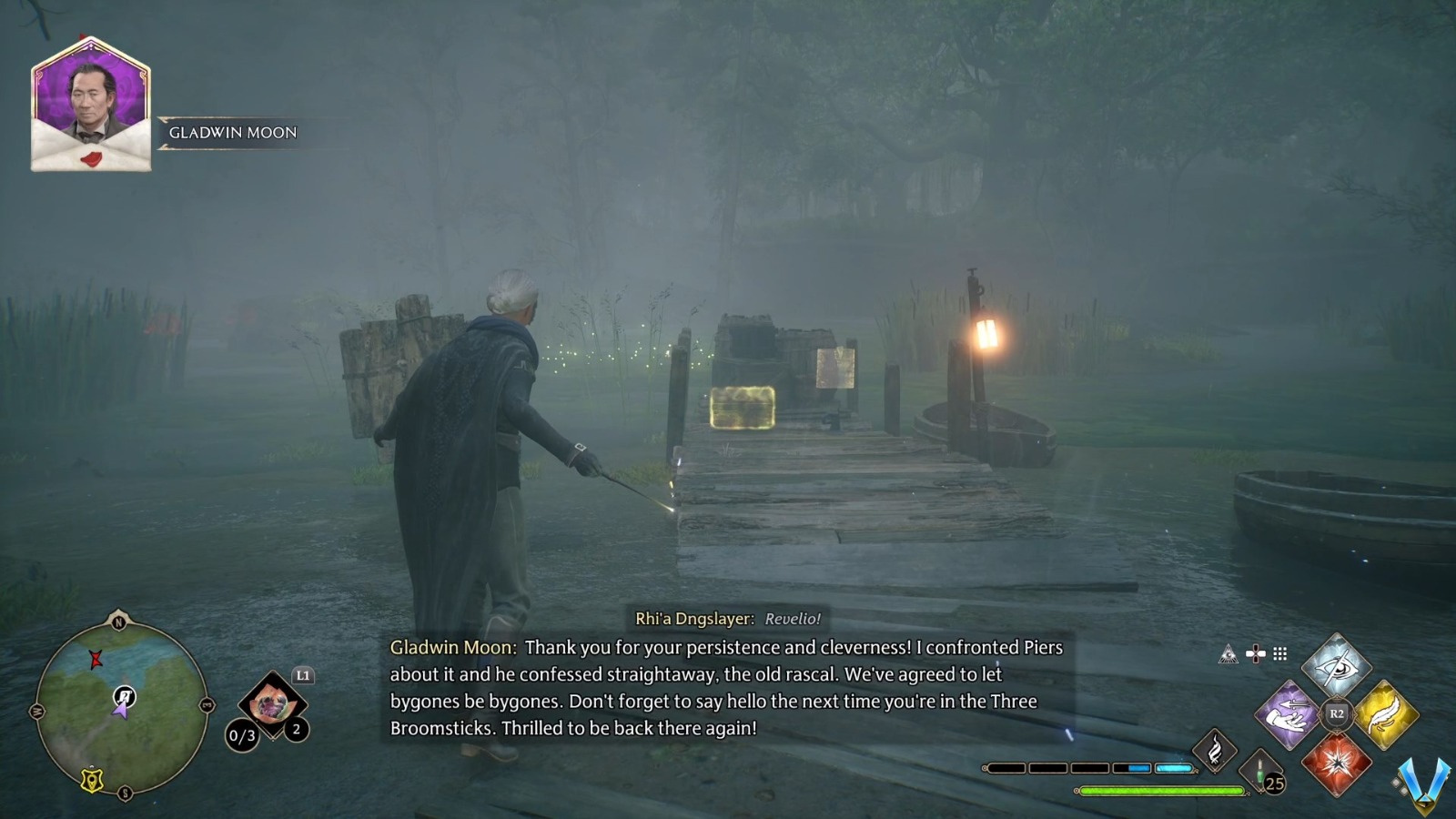Toggle the R2 cast prompt badge

point(1337,713)
